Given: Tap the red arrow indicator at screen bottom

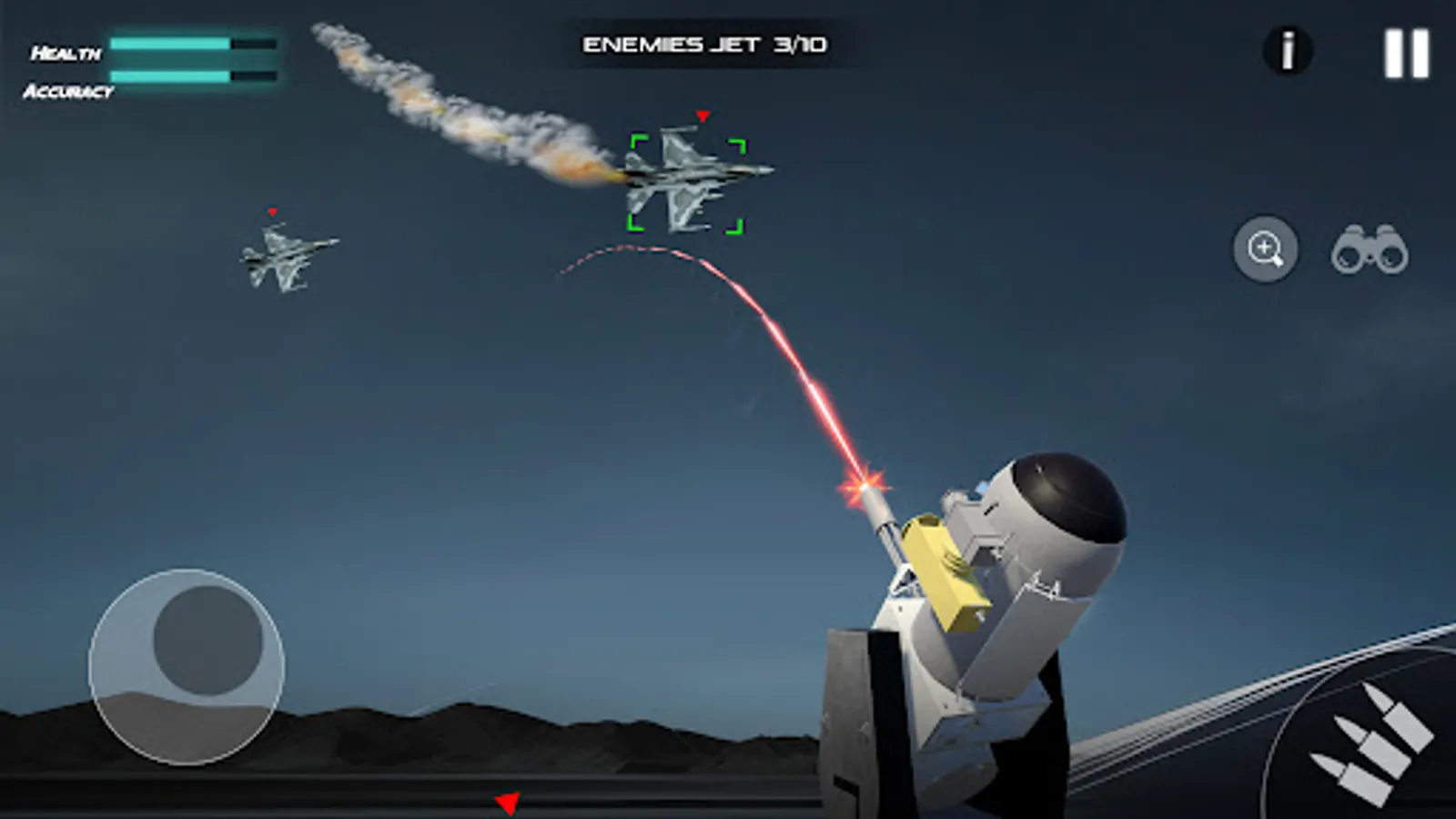Looking at the screenshot, I should (507, 802).
